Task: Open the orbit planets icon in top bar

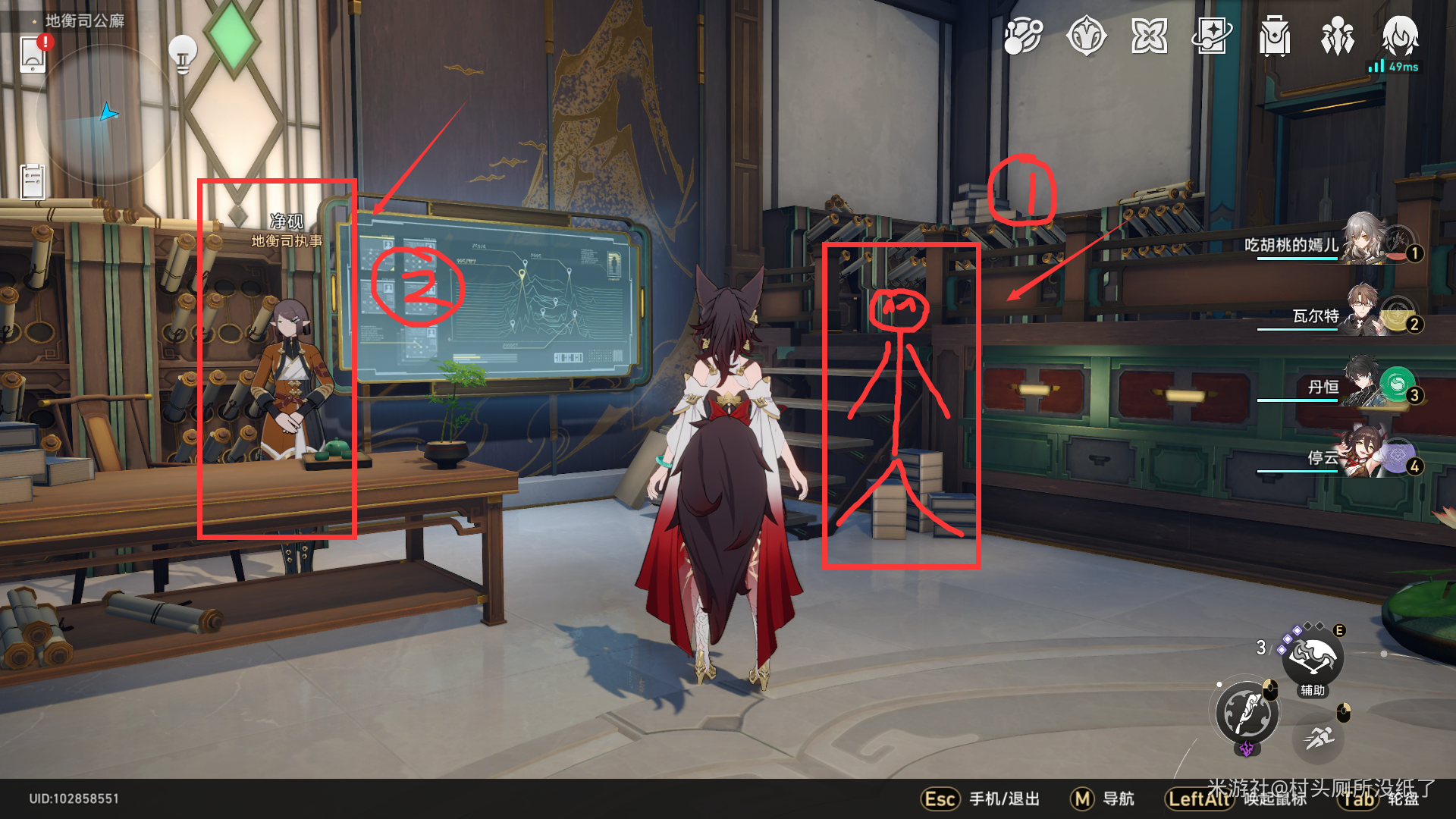Action: [x=1023, y=36]
